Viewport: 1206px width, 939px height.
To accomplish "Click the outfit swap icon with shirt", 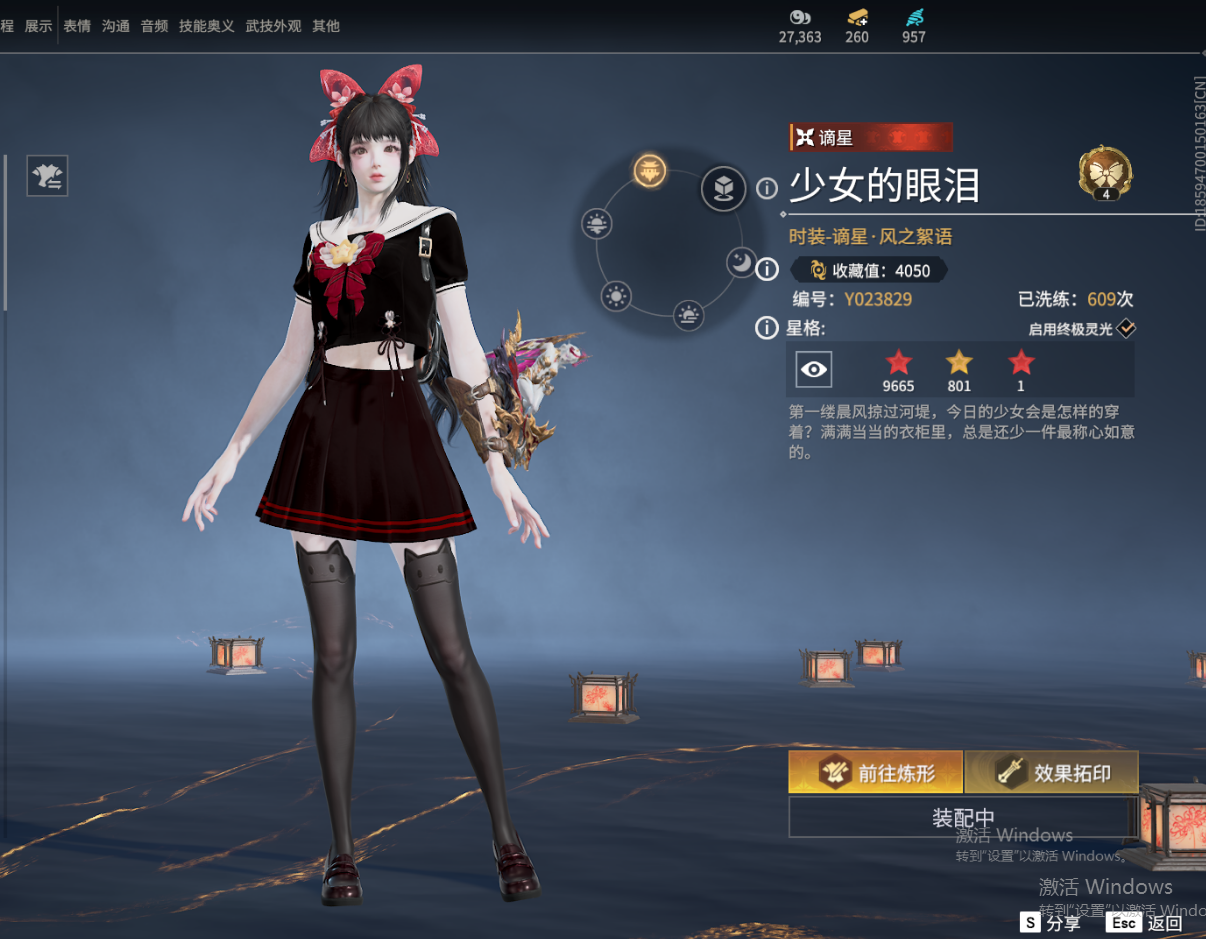I will [x=48, y=176].
